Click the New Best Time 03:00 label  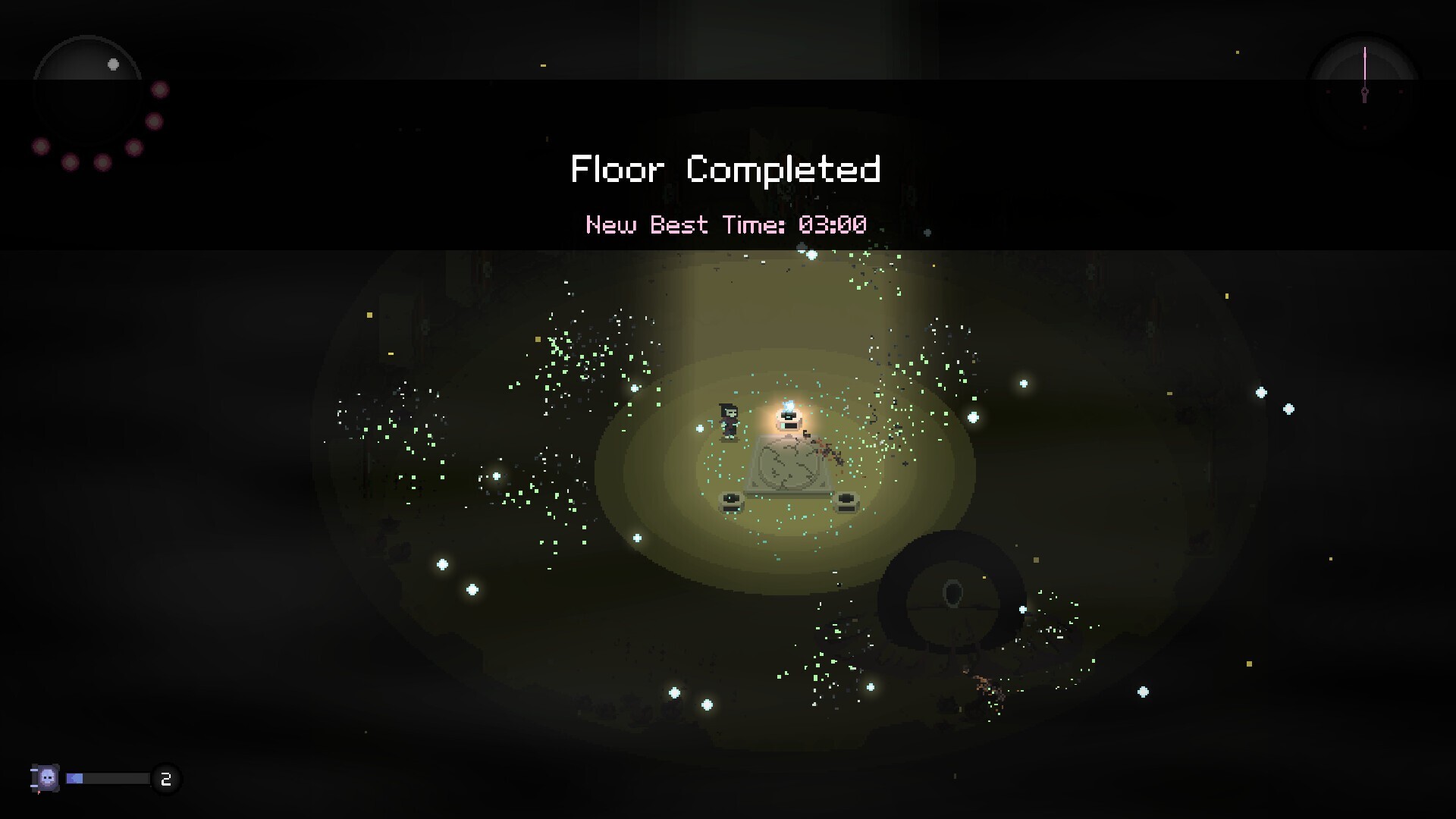click(726, 224)
